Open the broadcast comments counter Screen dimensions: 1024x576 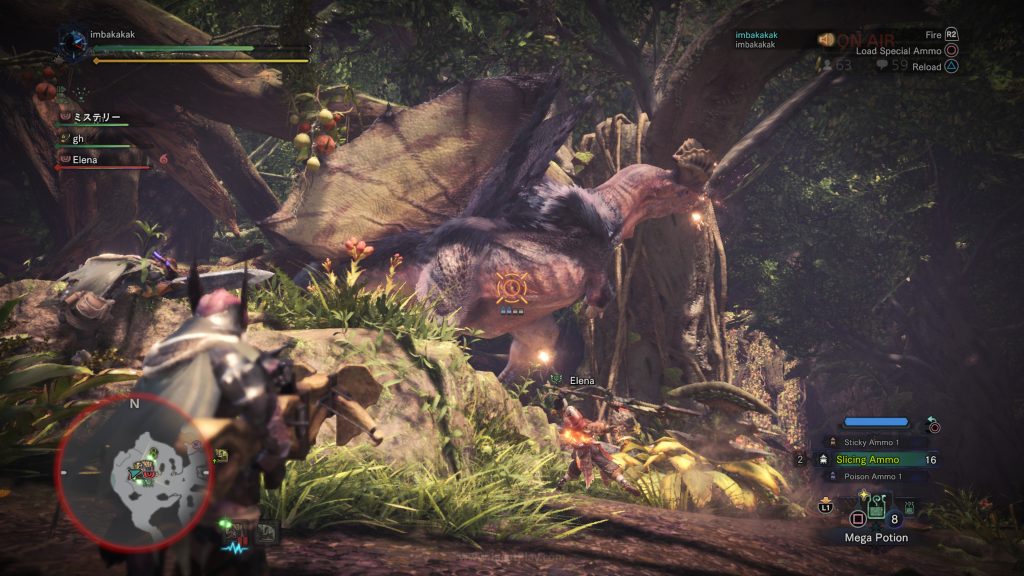point(892,65)
